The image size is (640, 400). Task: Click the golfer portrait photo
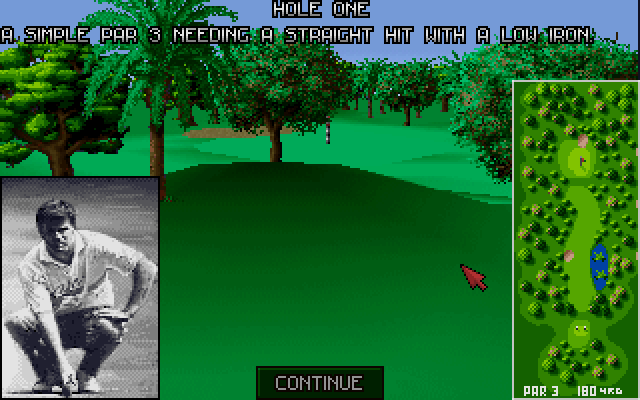tap(80, 288)
